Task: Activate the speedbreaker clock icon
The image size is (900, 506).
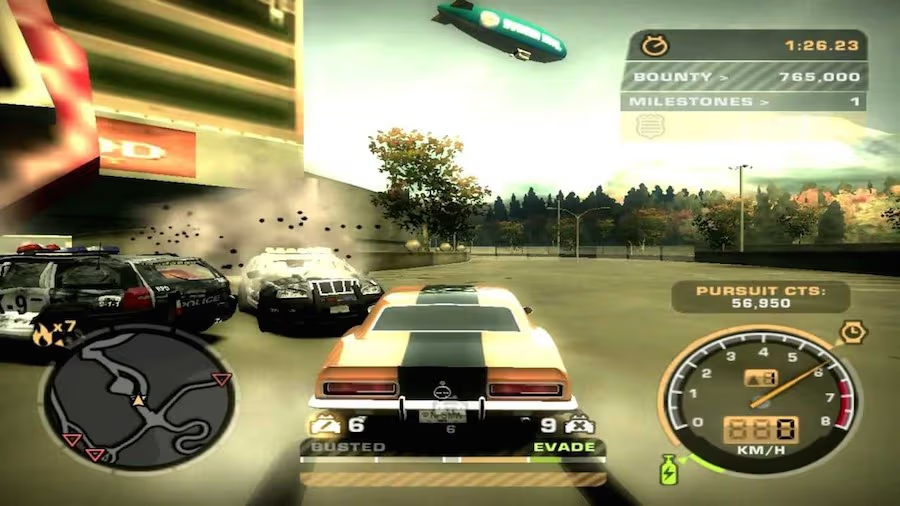Action: [852, 333]
